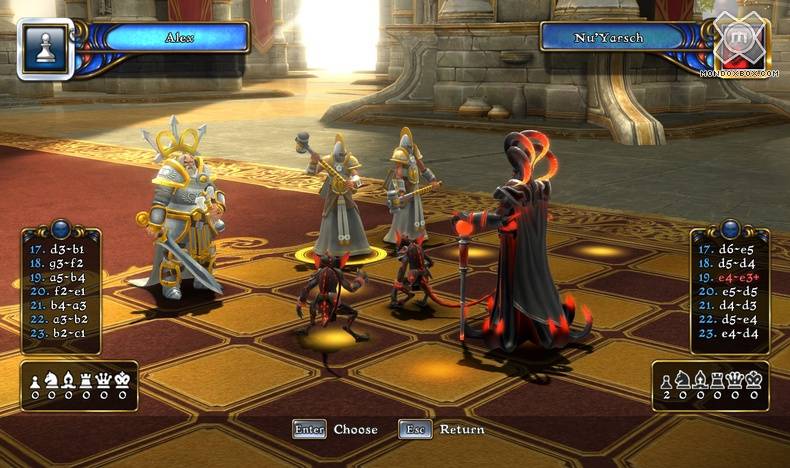
Task: Select the highlighted move 19. e4-e3+
Action: tap(732, 277)
